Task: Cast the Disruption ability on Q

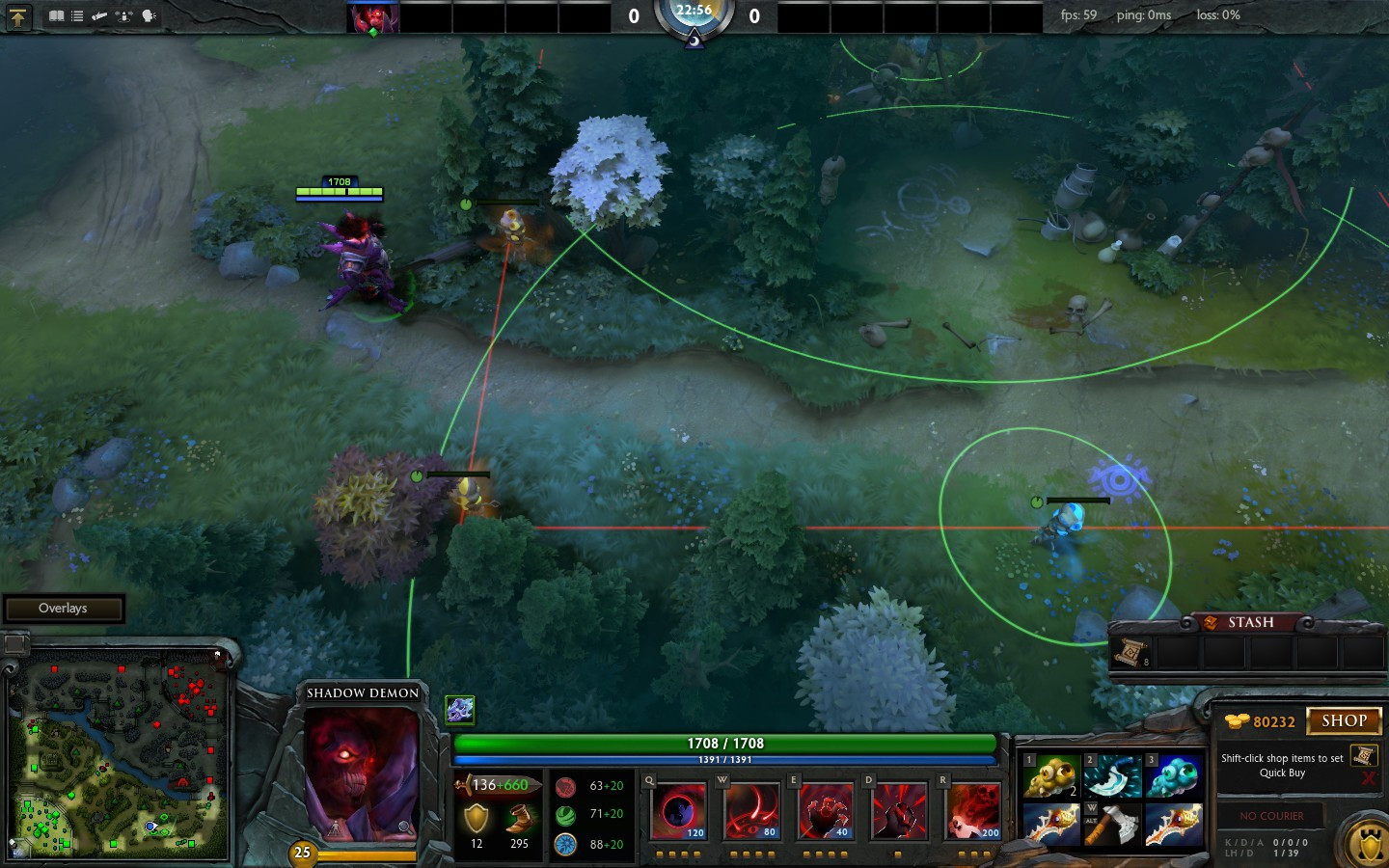Action: [x=679, y=810]
